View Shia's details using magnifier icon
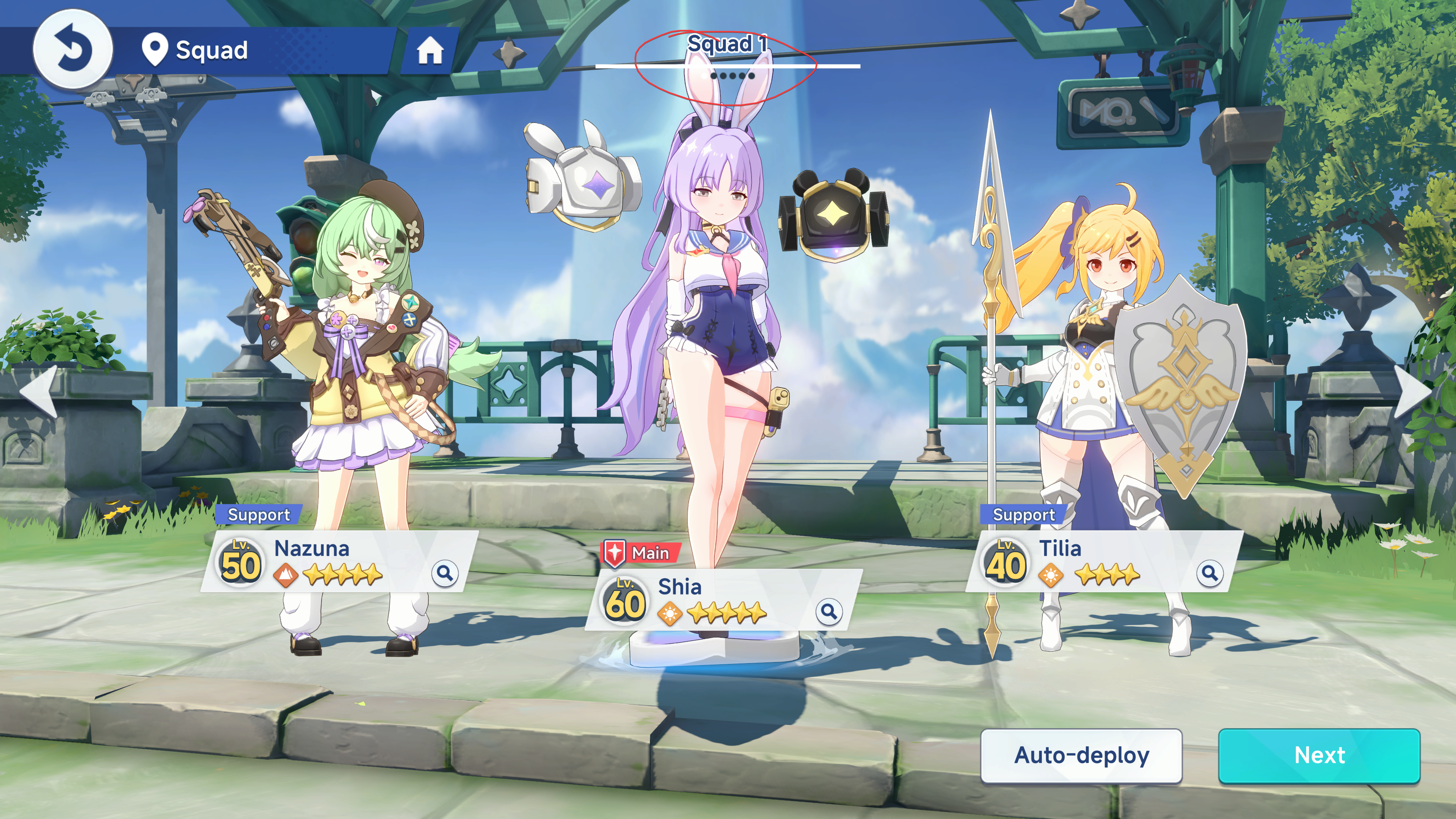Screen dimensions: 1456x819 coord(828,611)
